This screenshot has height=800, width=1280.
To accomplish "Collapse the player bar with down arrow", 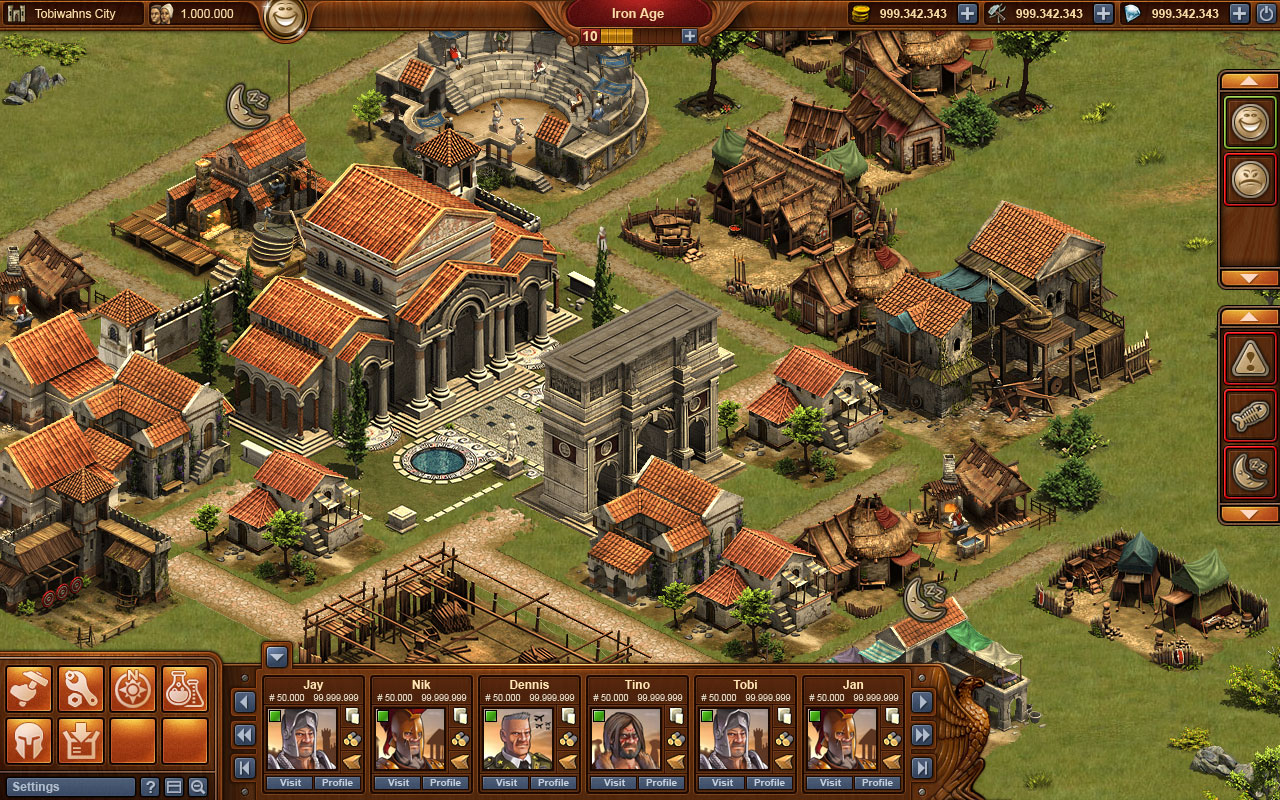I will (x=277, y=657).
